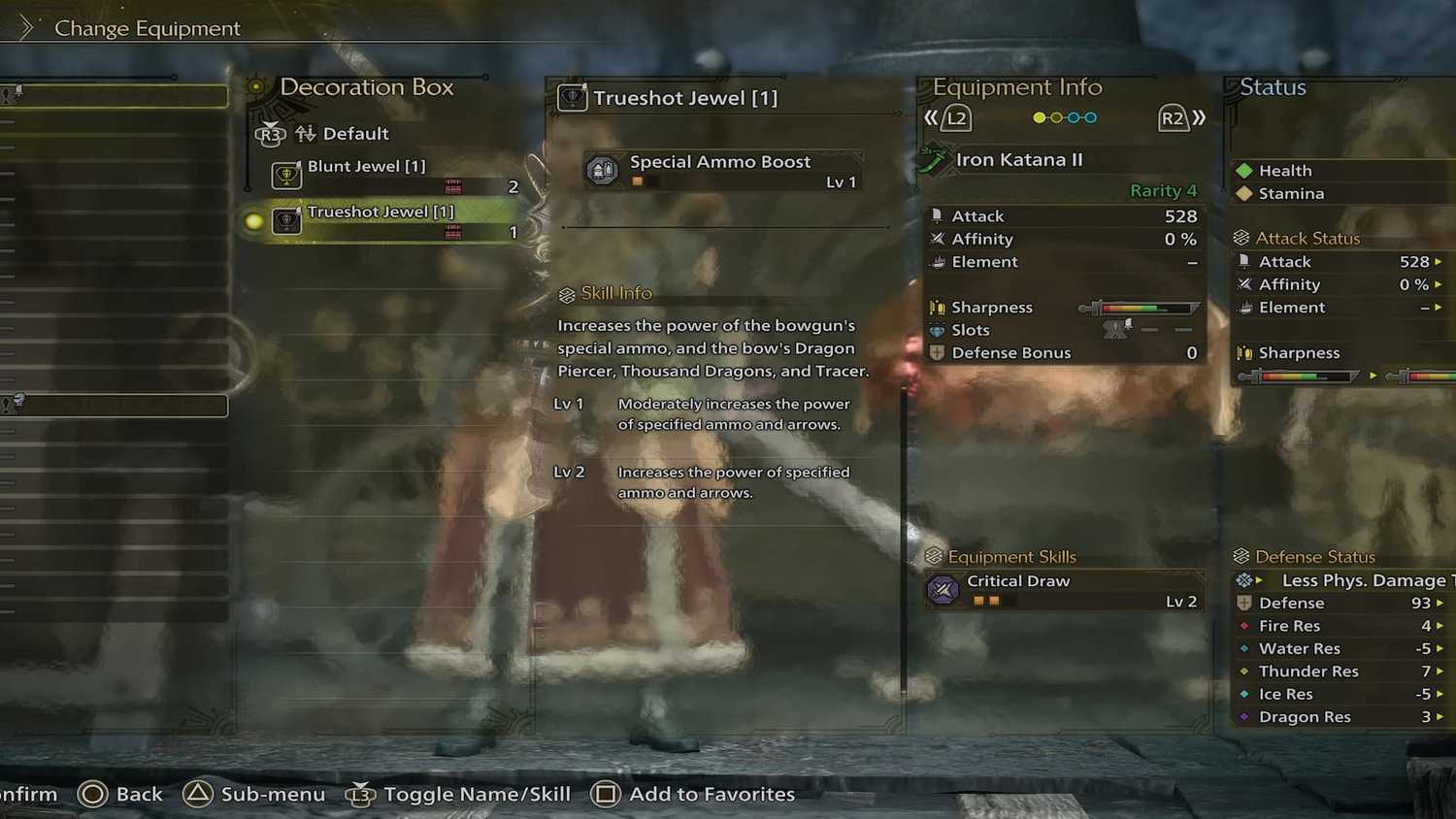Select the Critical Draw skill icon
1456x819 pixels.
[x=943, y=589]
